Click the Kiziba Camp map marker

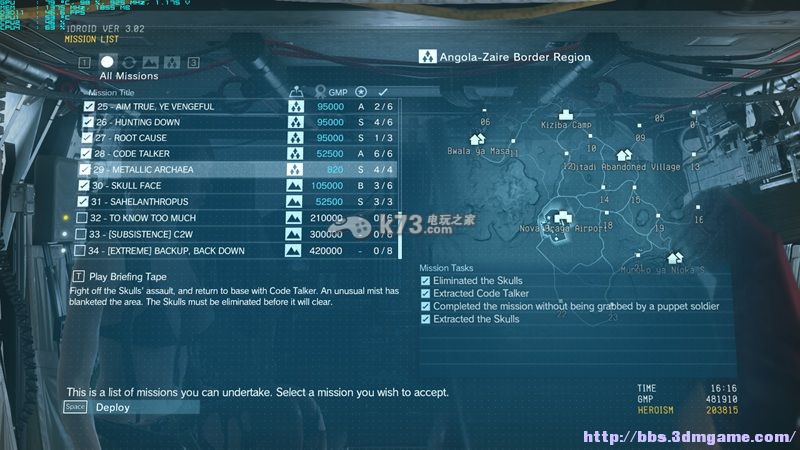[x=566, y=115]
